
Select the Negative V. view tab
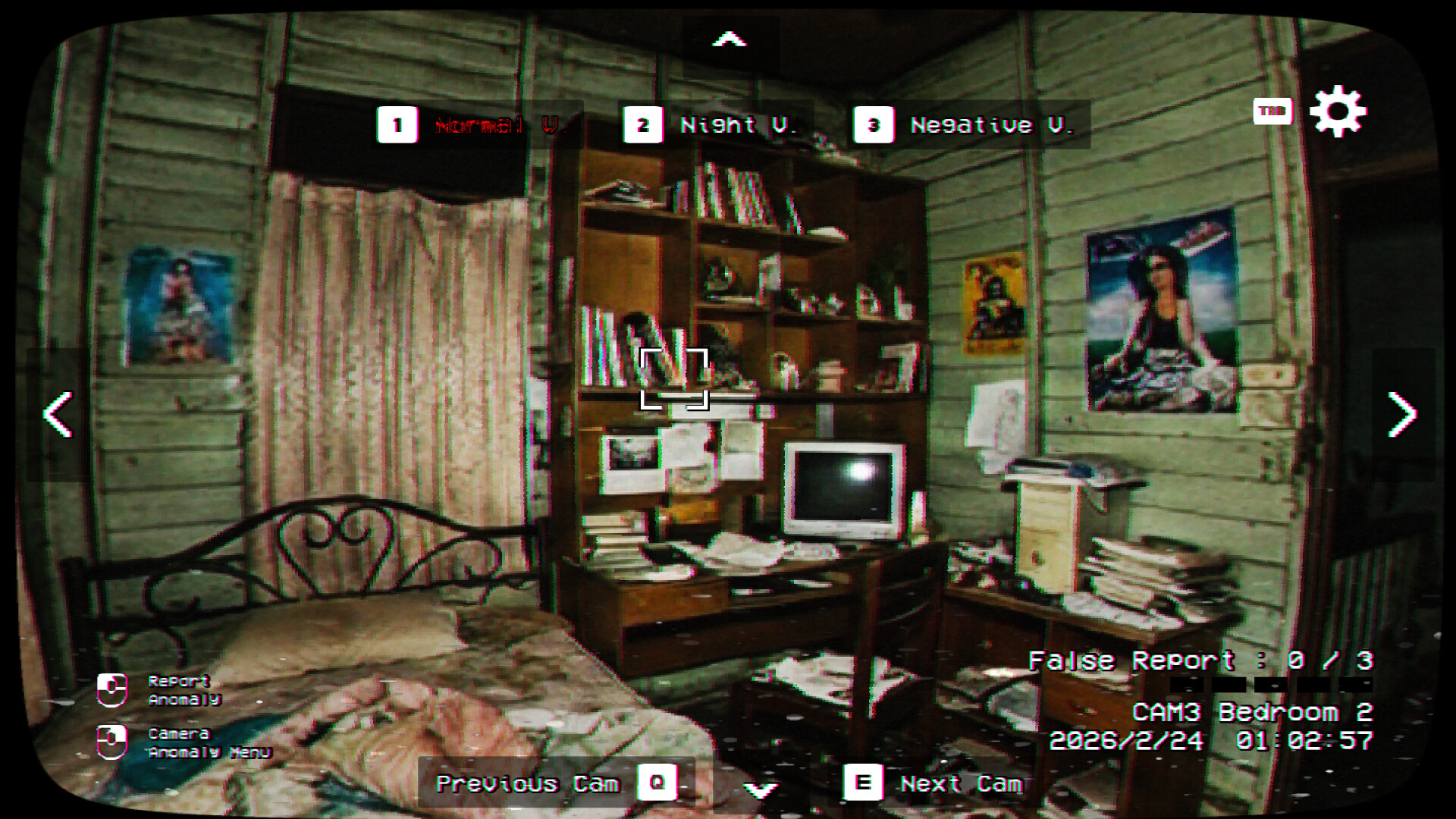992,125
